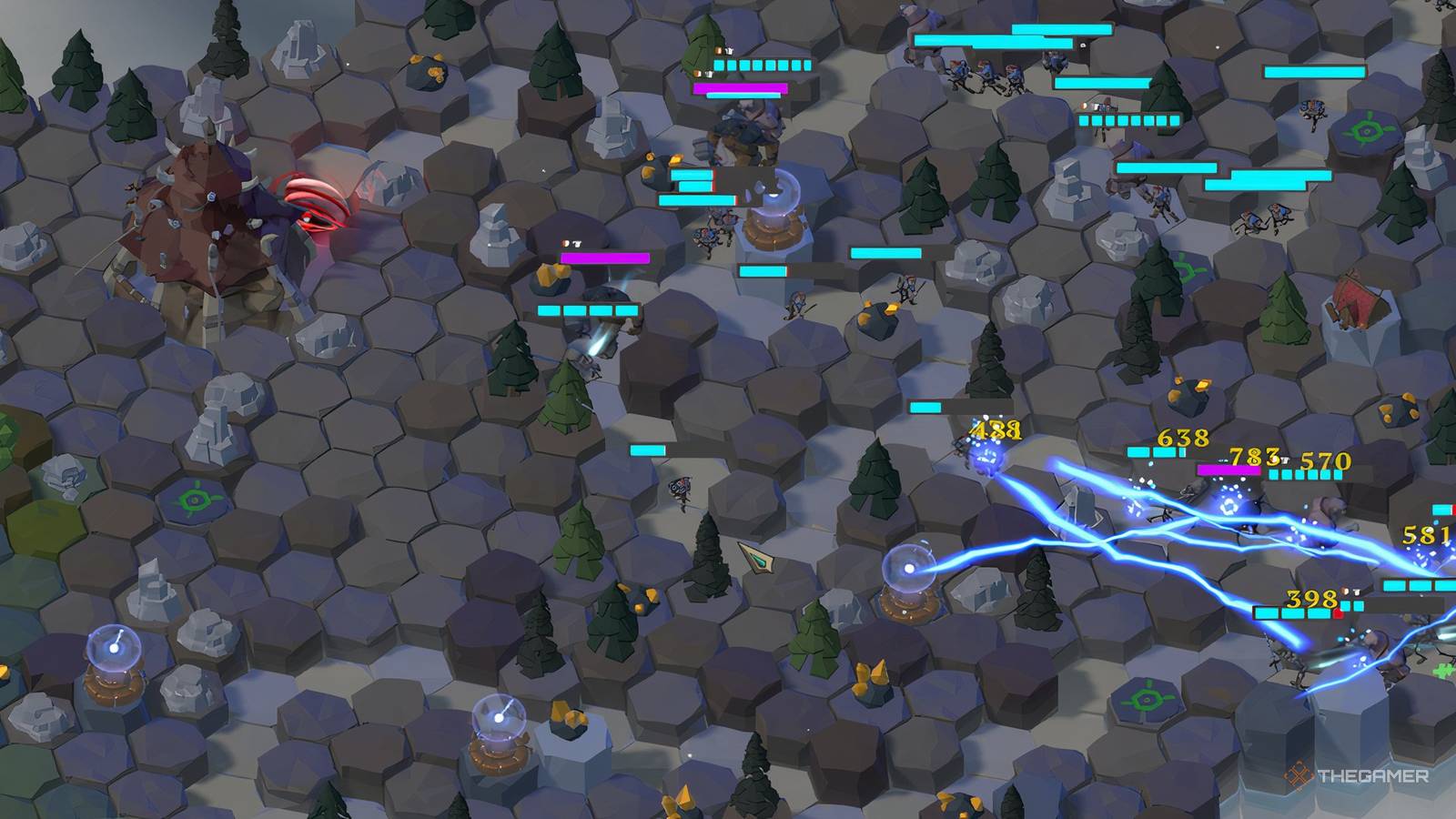This screenshot has width=1456, height=819.
Task: Click the green target reticle on the left
Action: [x=192, y=499]
